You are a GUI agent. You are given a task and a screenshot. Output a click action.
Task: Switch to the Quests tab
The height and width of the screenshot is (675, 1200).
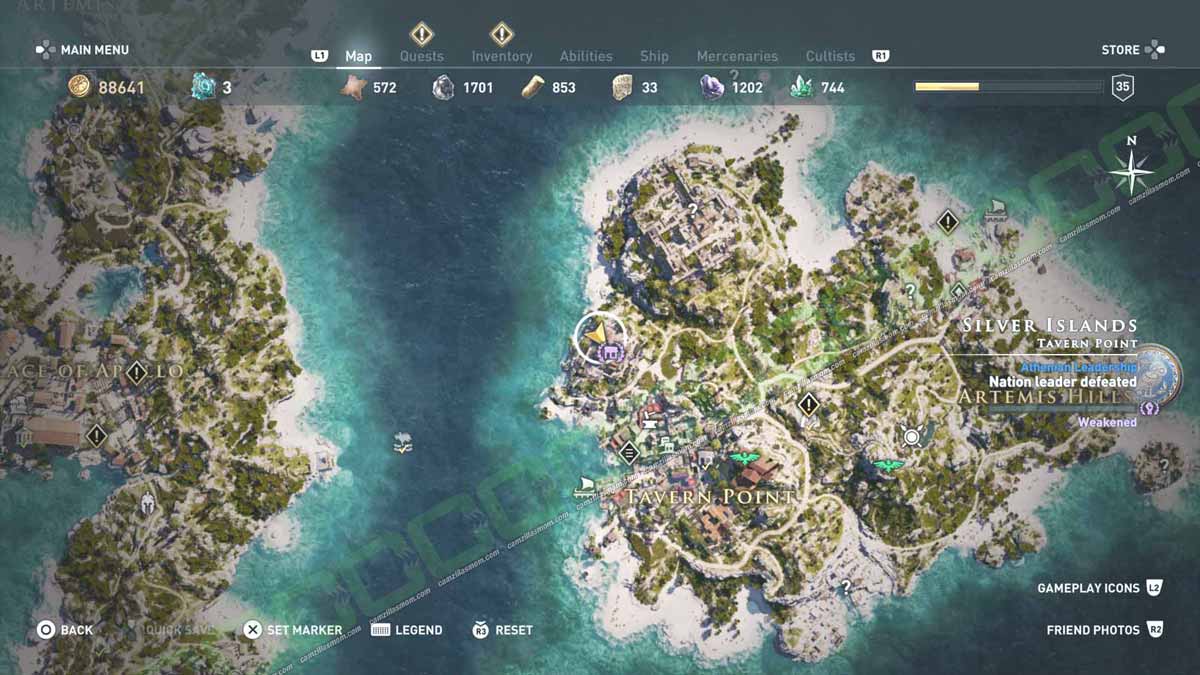tap(421, 56)
